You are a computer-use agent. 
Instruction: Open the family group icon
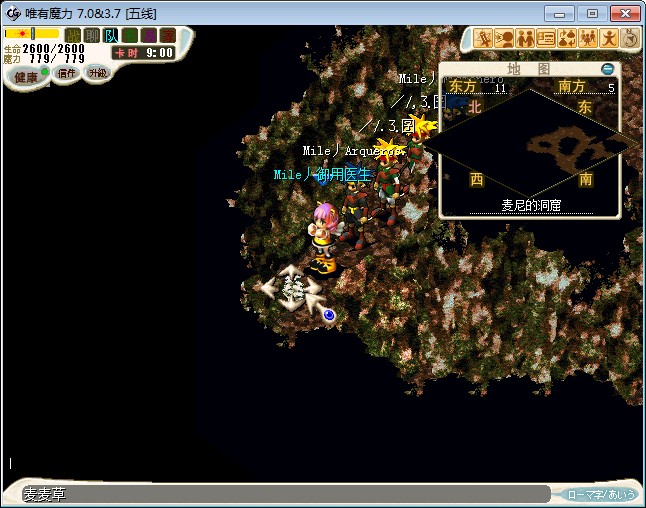point(588,38)
